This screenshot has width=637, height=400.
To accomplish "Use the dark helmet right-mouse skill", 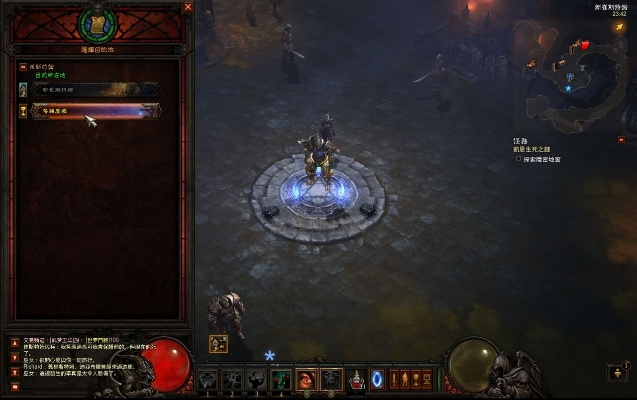I will 331,380.
